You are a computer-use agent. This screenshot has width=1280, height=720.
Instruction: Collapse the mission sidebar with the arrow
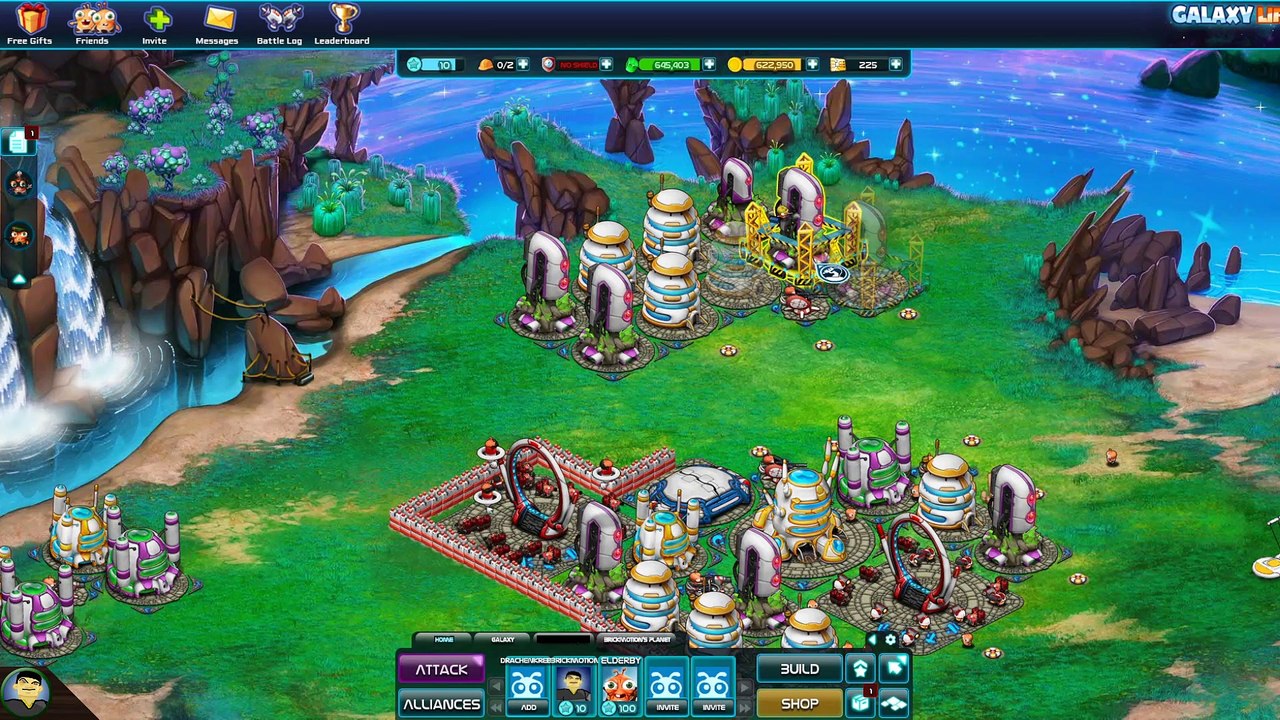point(18,279)
